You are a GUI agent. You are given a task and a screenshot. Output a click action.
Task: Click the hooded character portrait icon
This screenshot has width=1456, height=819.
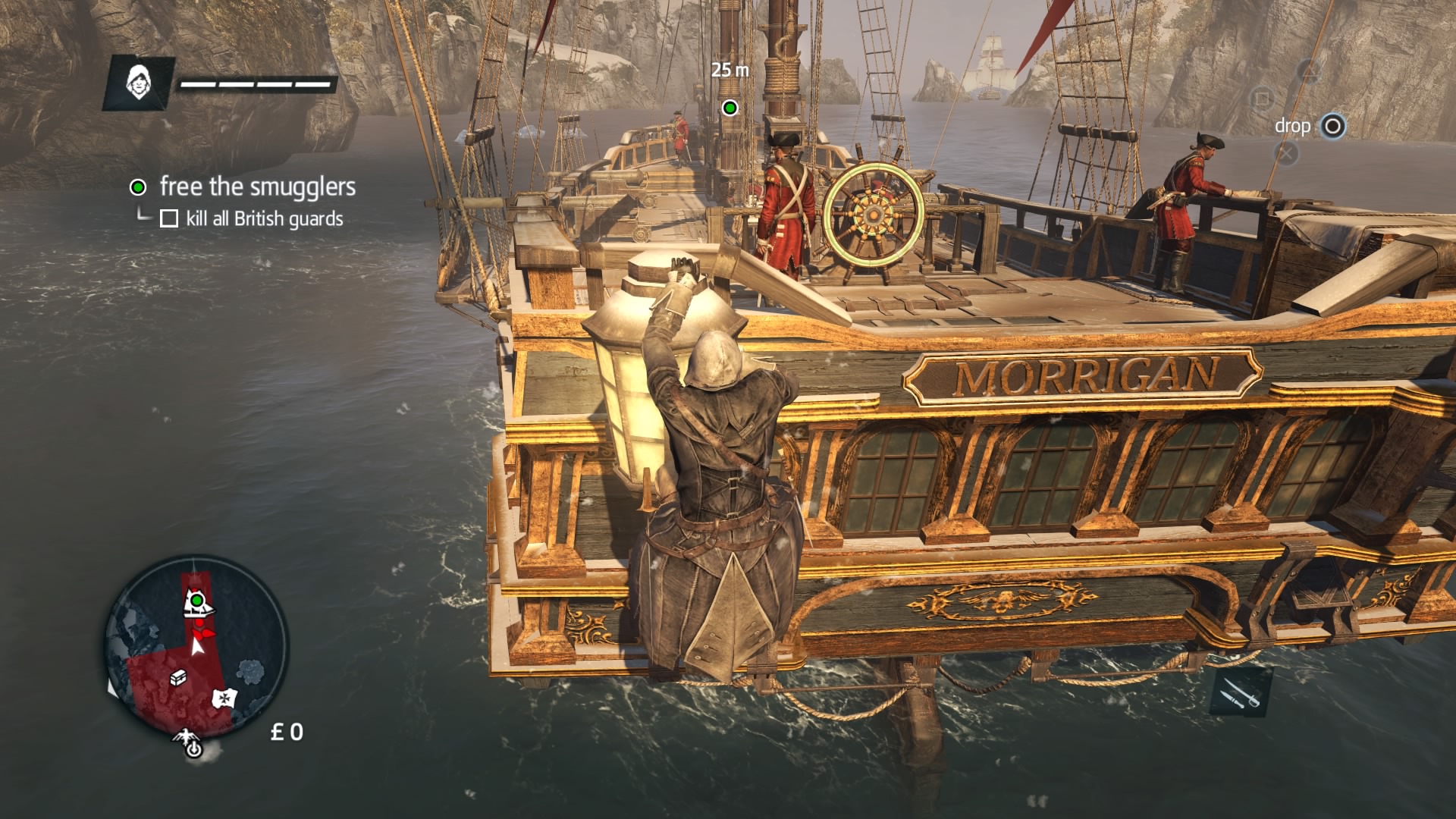[x=137, y=82]
